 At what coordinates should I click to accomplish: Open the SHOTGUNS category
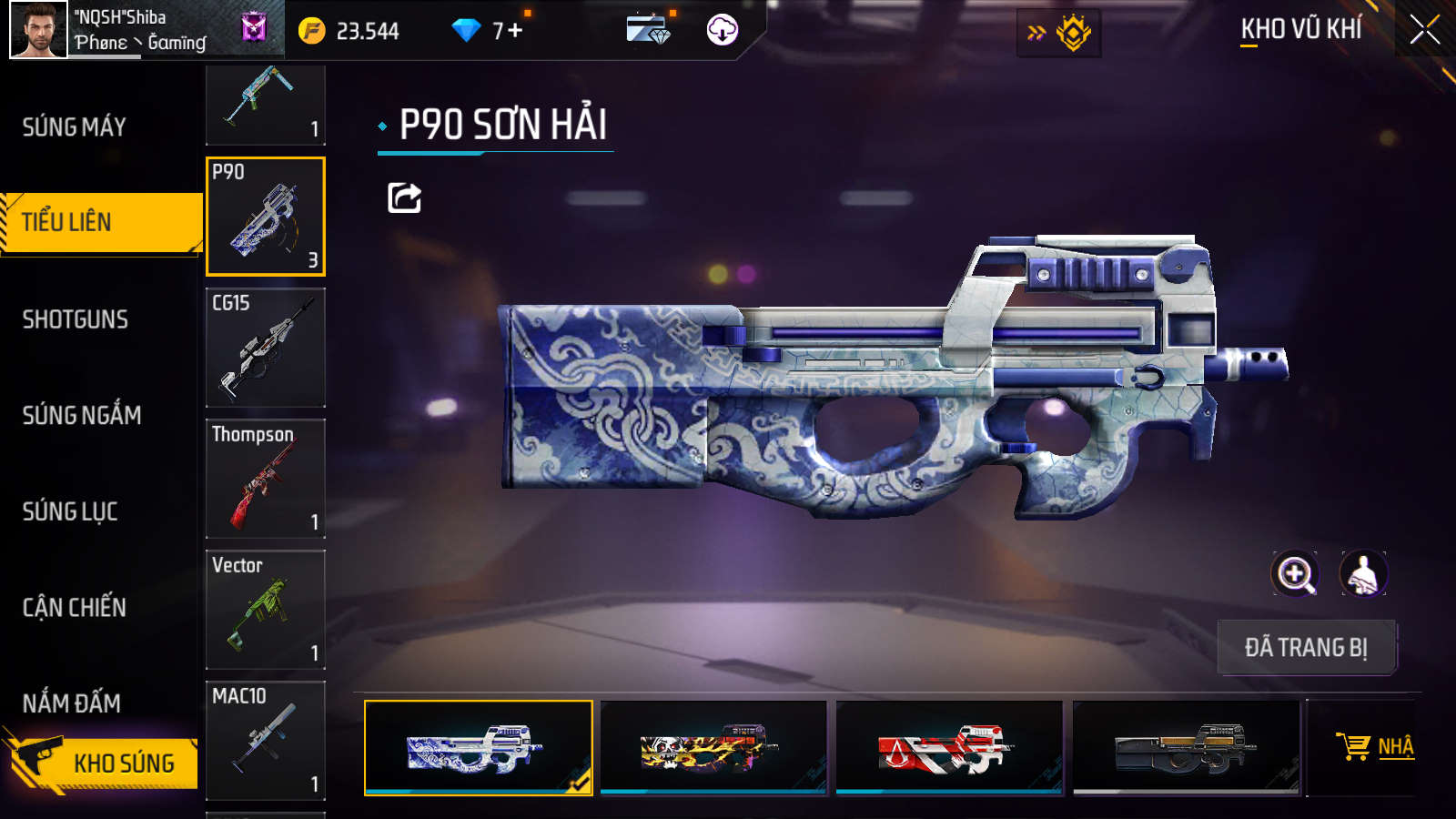(x=76, y=319)
